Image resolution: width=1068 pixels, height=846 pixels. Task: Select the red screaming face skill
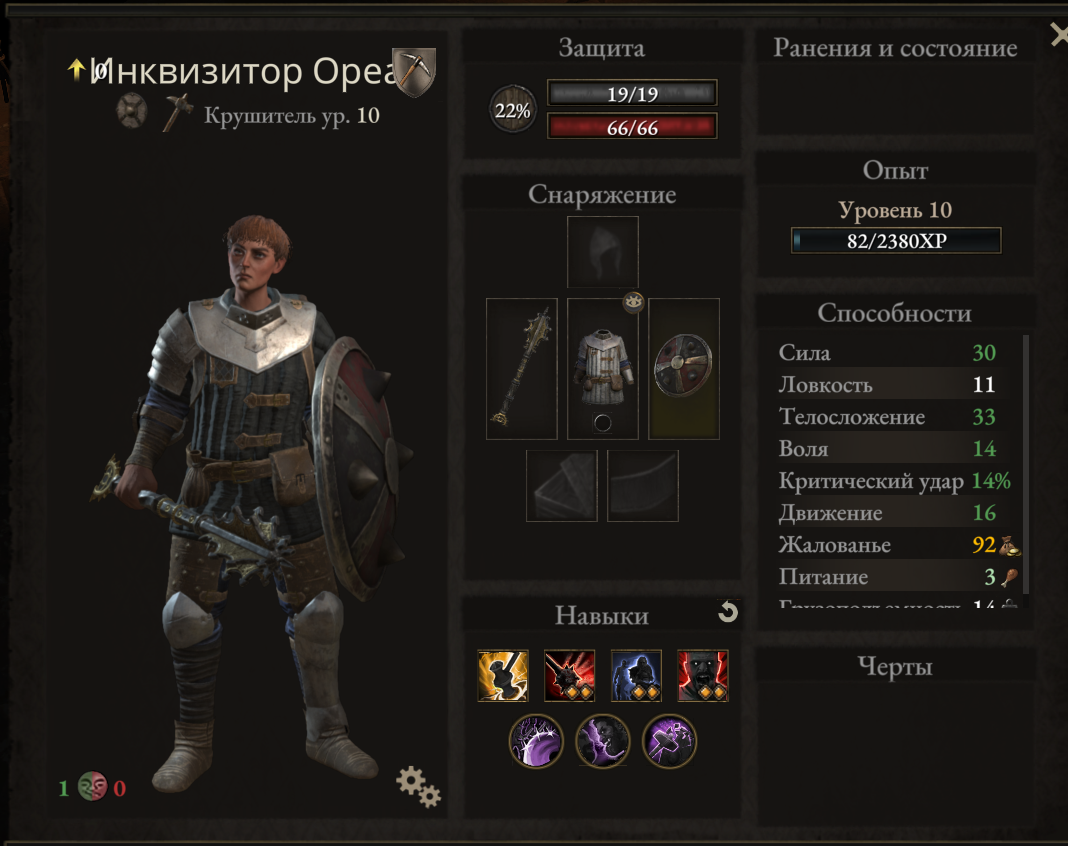[702, 675]
